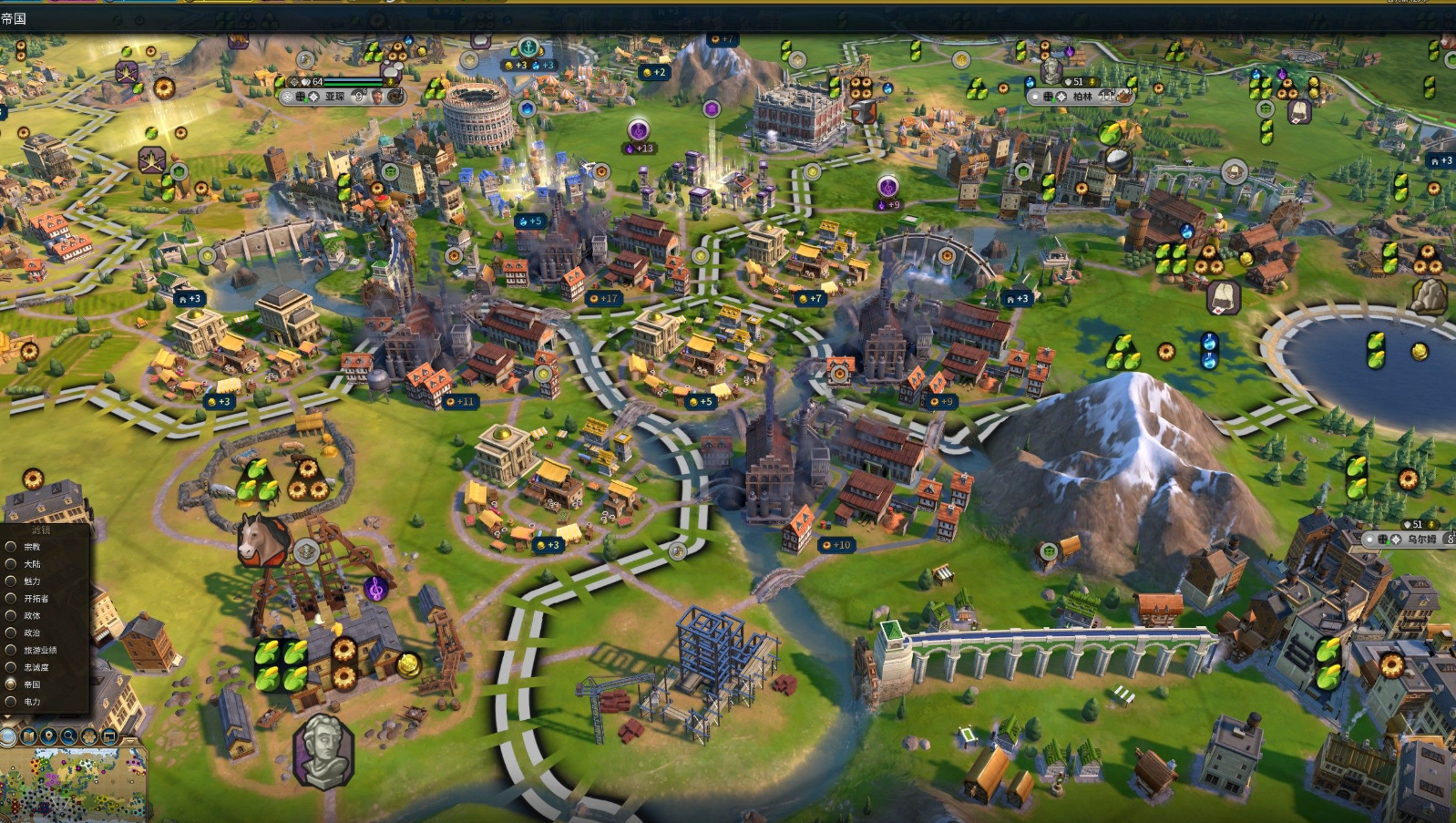Open the 亚琛 city banner

coord(335,96)
